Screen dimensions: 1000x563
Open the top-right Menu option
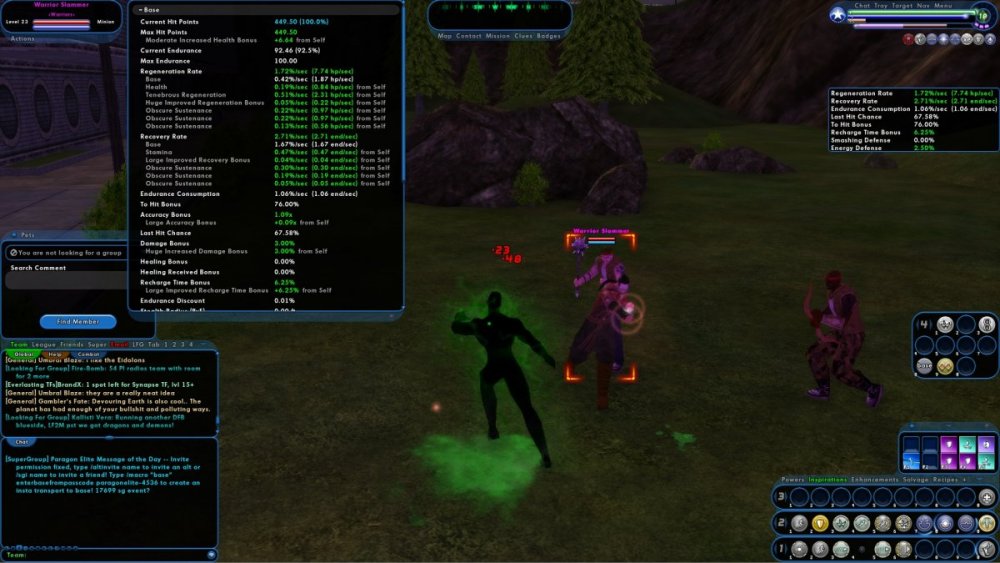pyautogui.click(x=943, y=6)
